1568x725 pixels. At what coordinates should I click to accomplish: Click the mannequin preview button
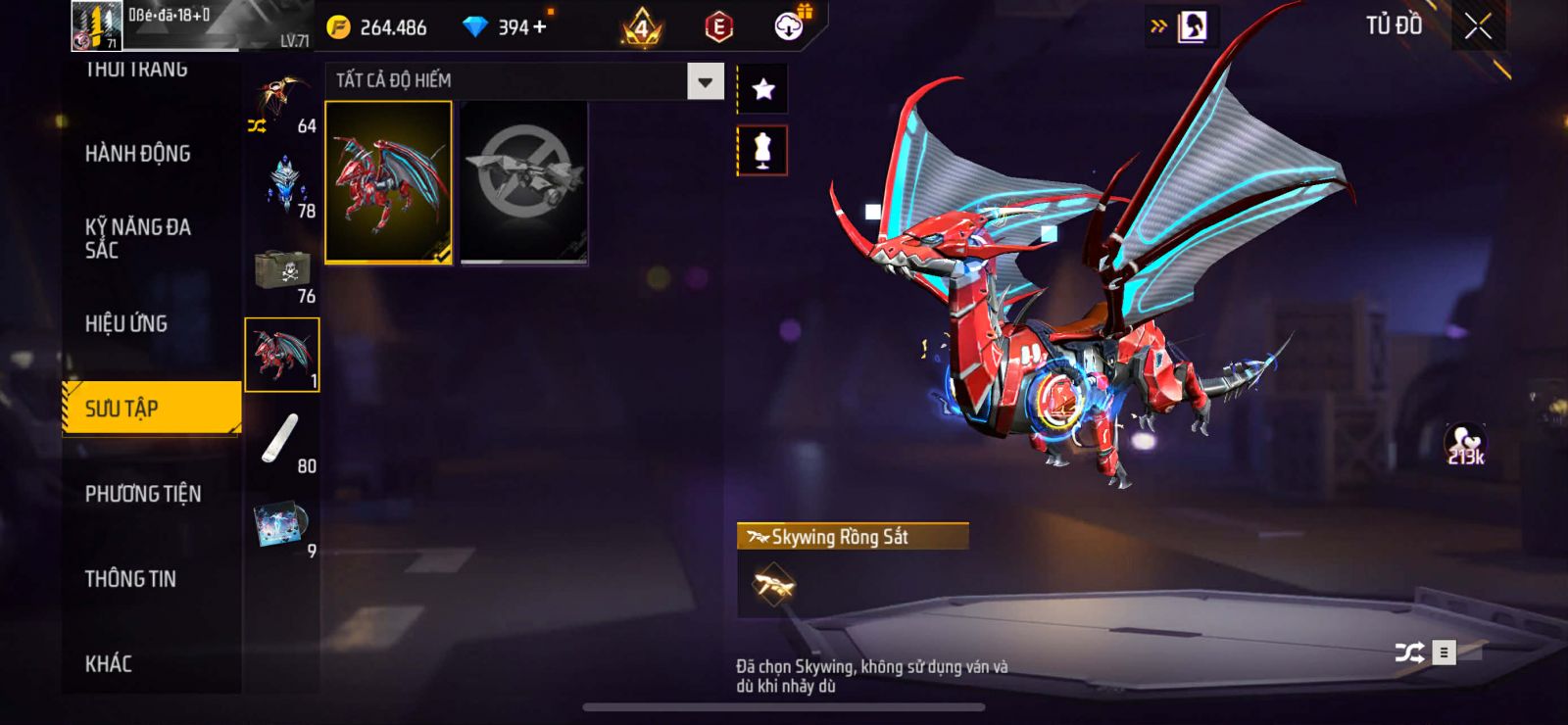tap(762, 152)
